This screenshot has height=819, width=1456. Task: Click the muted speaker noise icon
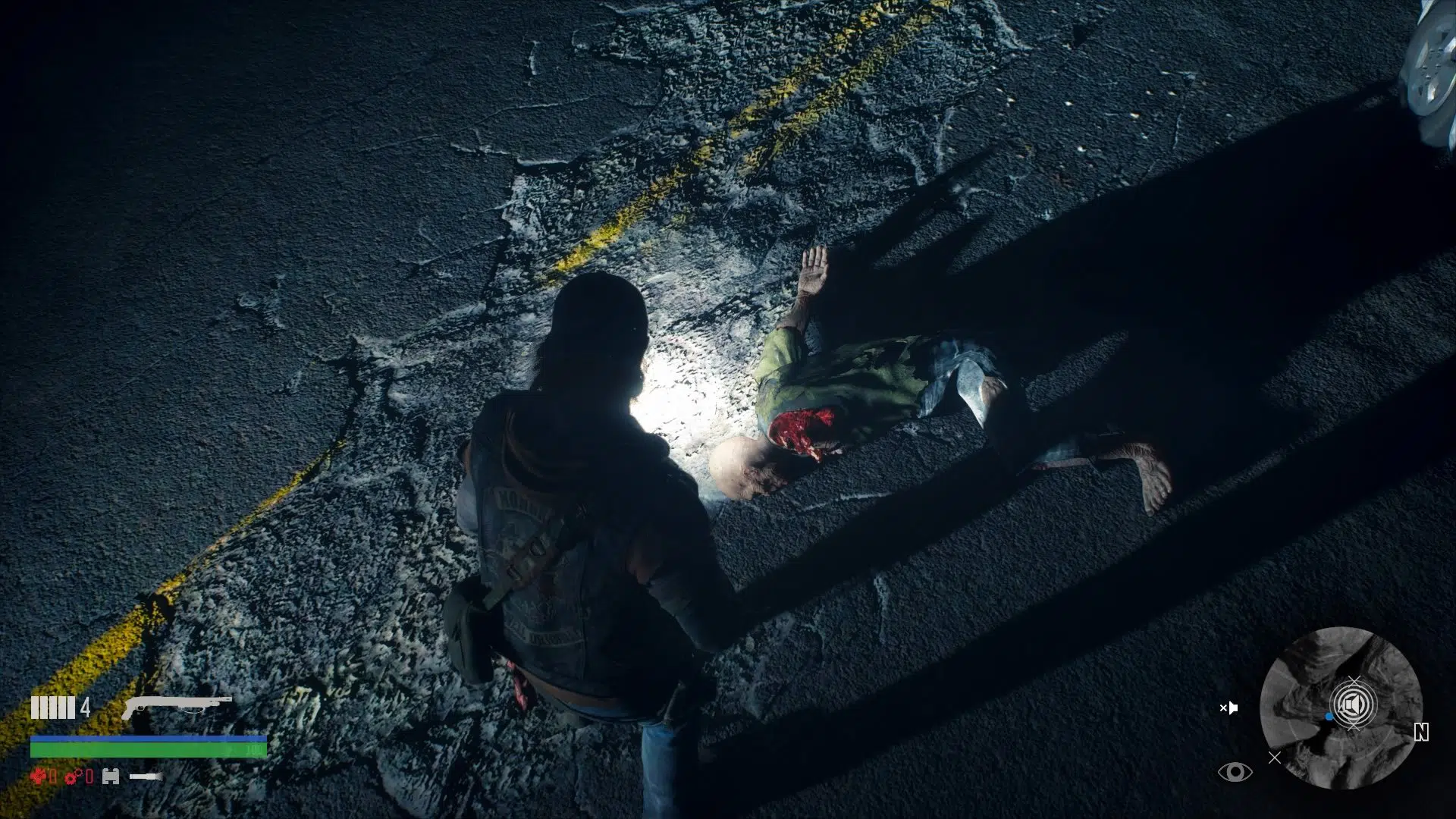tap(1228, 708)
